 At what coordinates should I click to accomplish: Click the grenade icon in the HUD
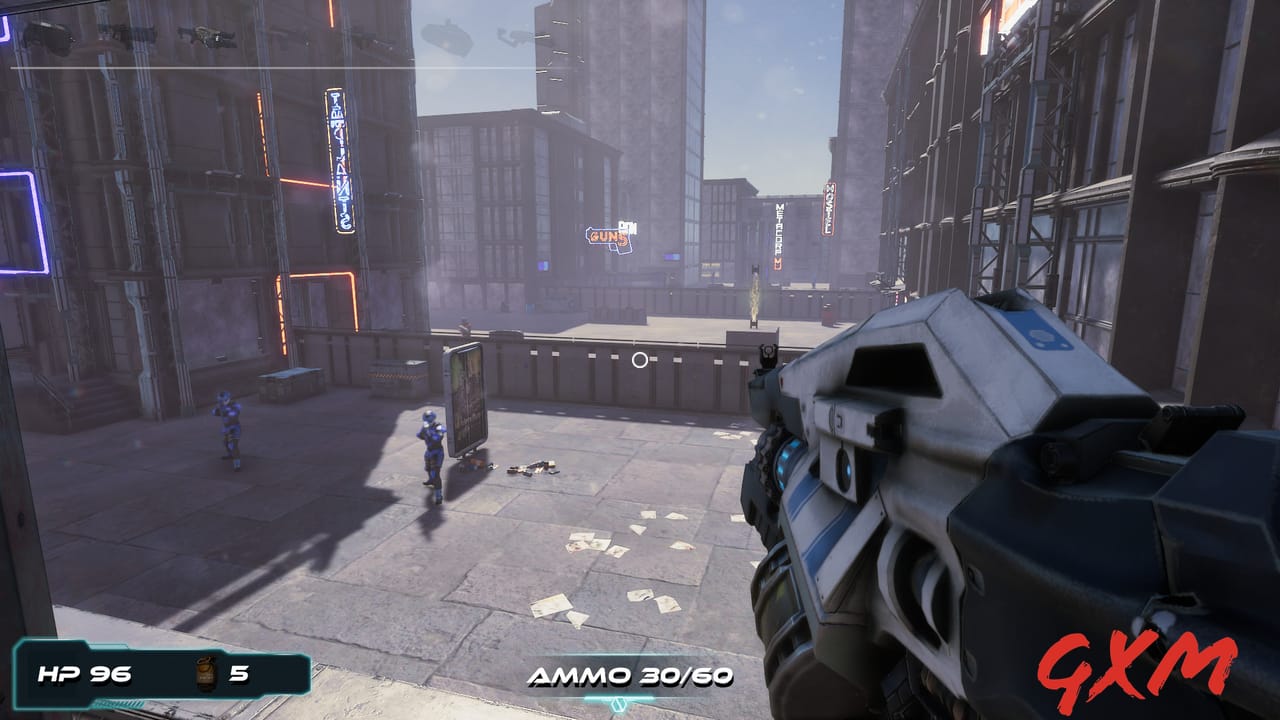click(x=206, y=672)
